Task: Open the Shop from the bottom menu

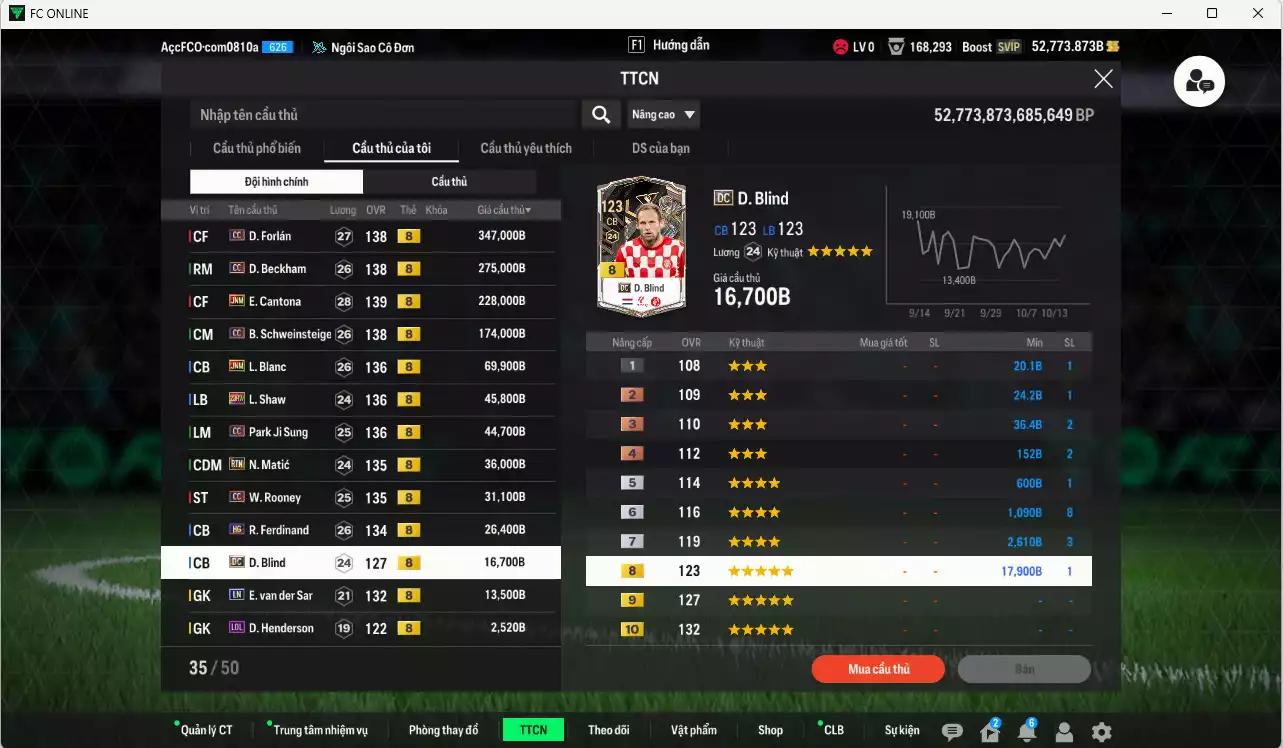Action: pos(770,729)
